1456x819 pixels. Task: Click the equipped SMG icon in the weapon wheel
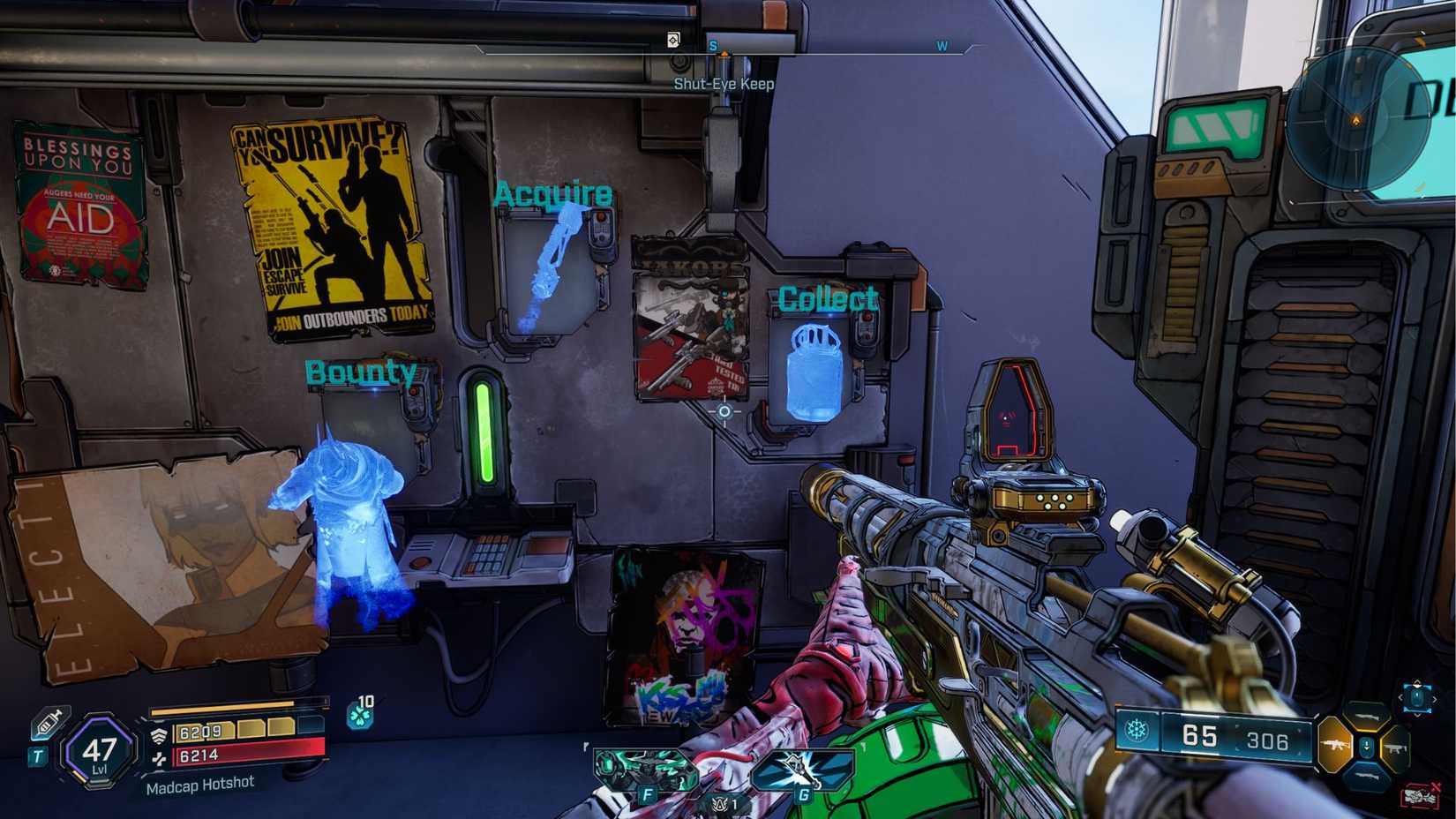click(x=1336, y=744)
